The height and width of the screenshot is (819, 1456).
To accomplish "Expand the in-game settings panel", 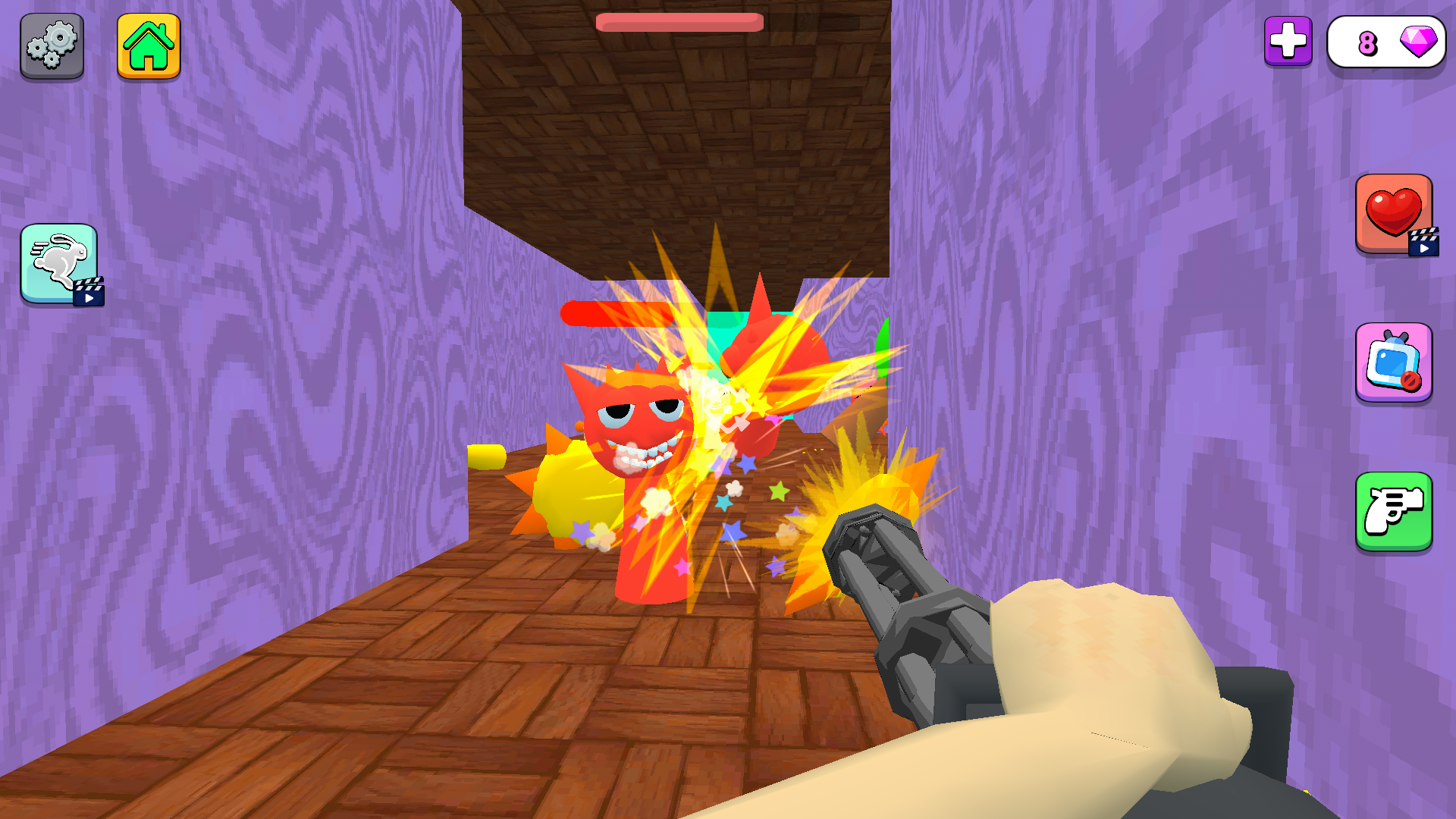I will click(52, 45).
